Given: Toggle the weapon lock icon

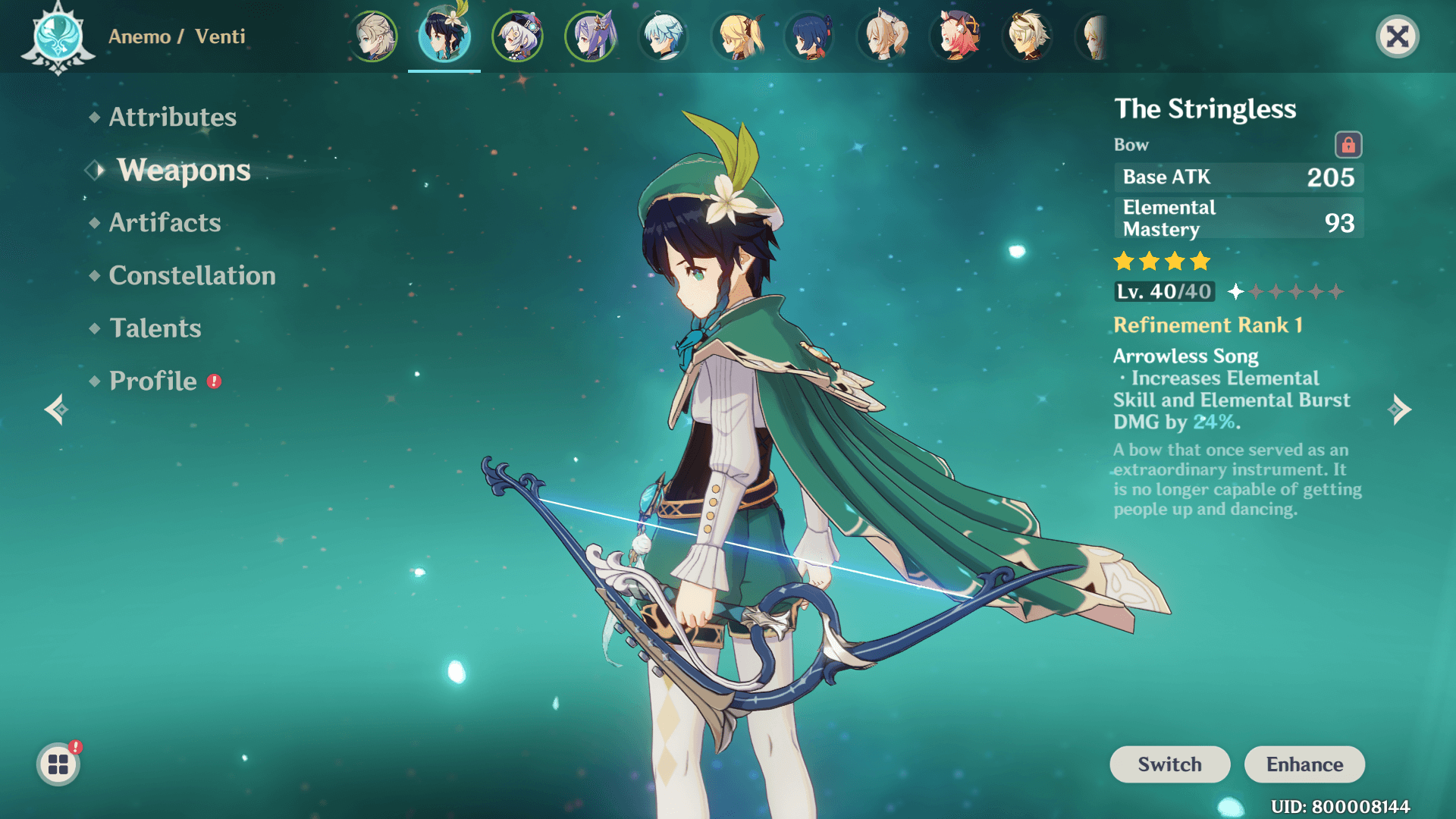Looking at the screenshot, I should (x=1348, y=145).
